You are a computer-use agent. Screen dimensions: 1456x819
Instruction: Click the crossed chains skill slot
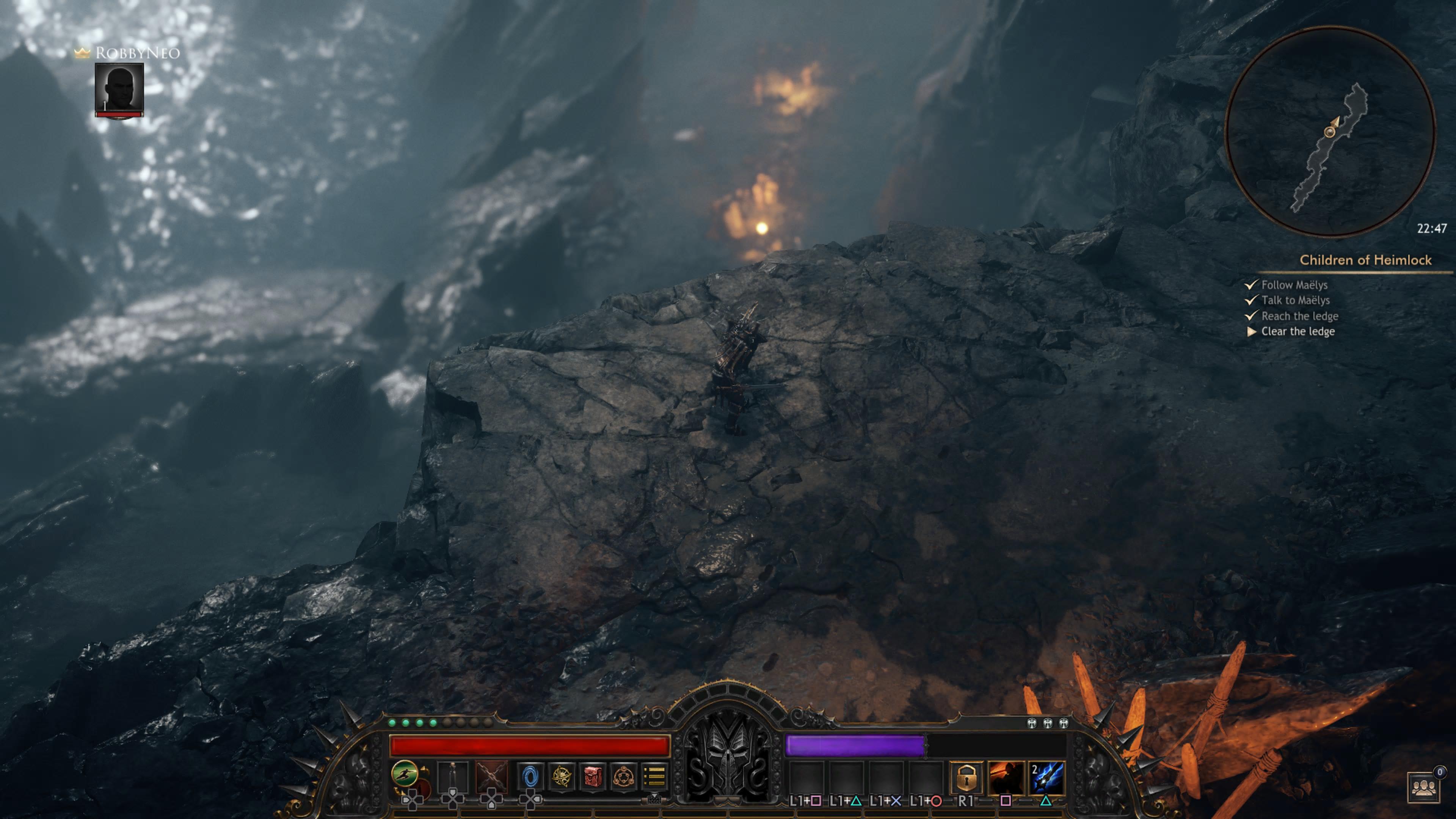[491, 777]
